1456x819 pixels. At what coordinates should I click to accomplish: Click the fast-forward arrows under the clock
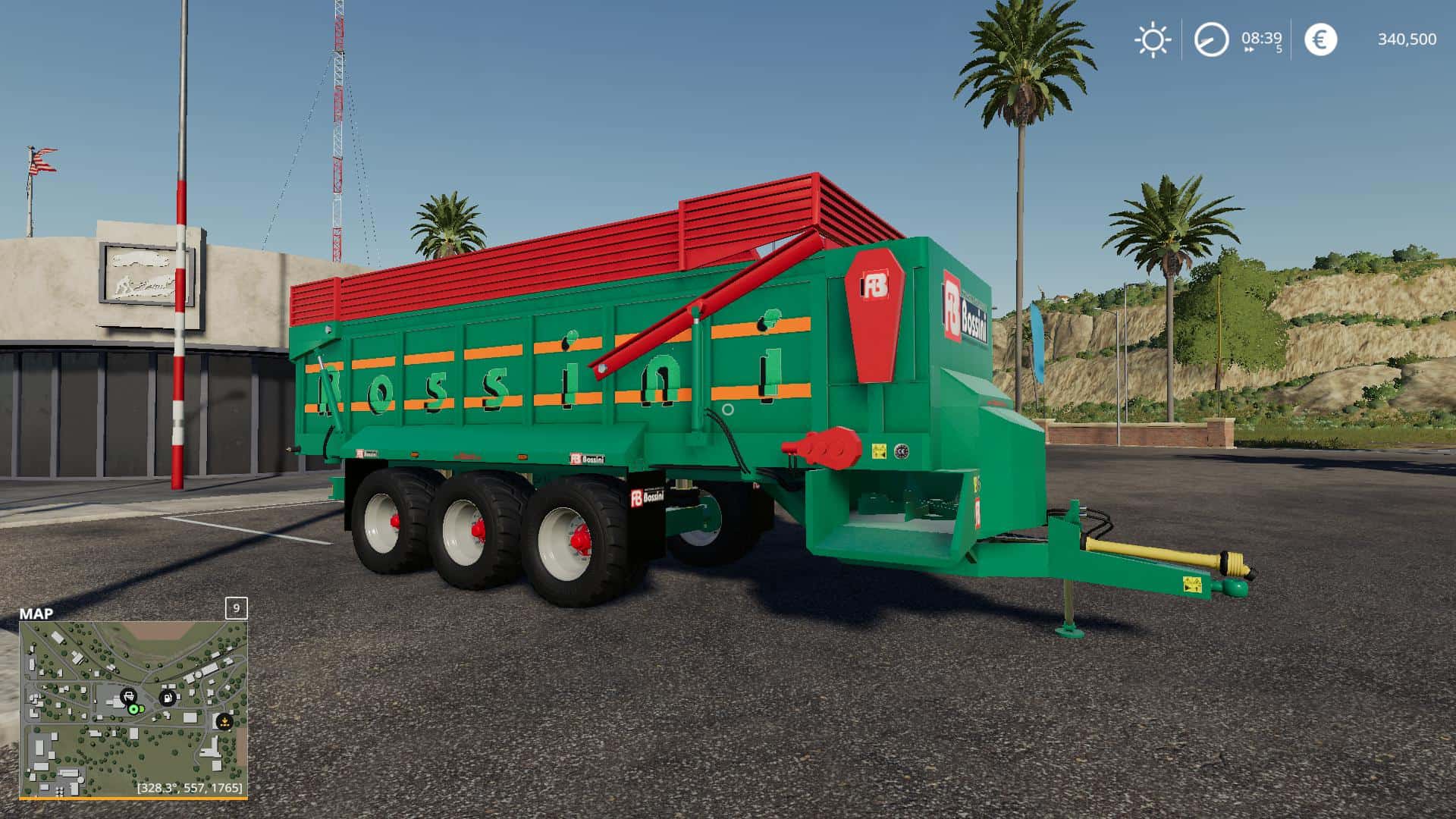coord(1249,49)
